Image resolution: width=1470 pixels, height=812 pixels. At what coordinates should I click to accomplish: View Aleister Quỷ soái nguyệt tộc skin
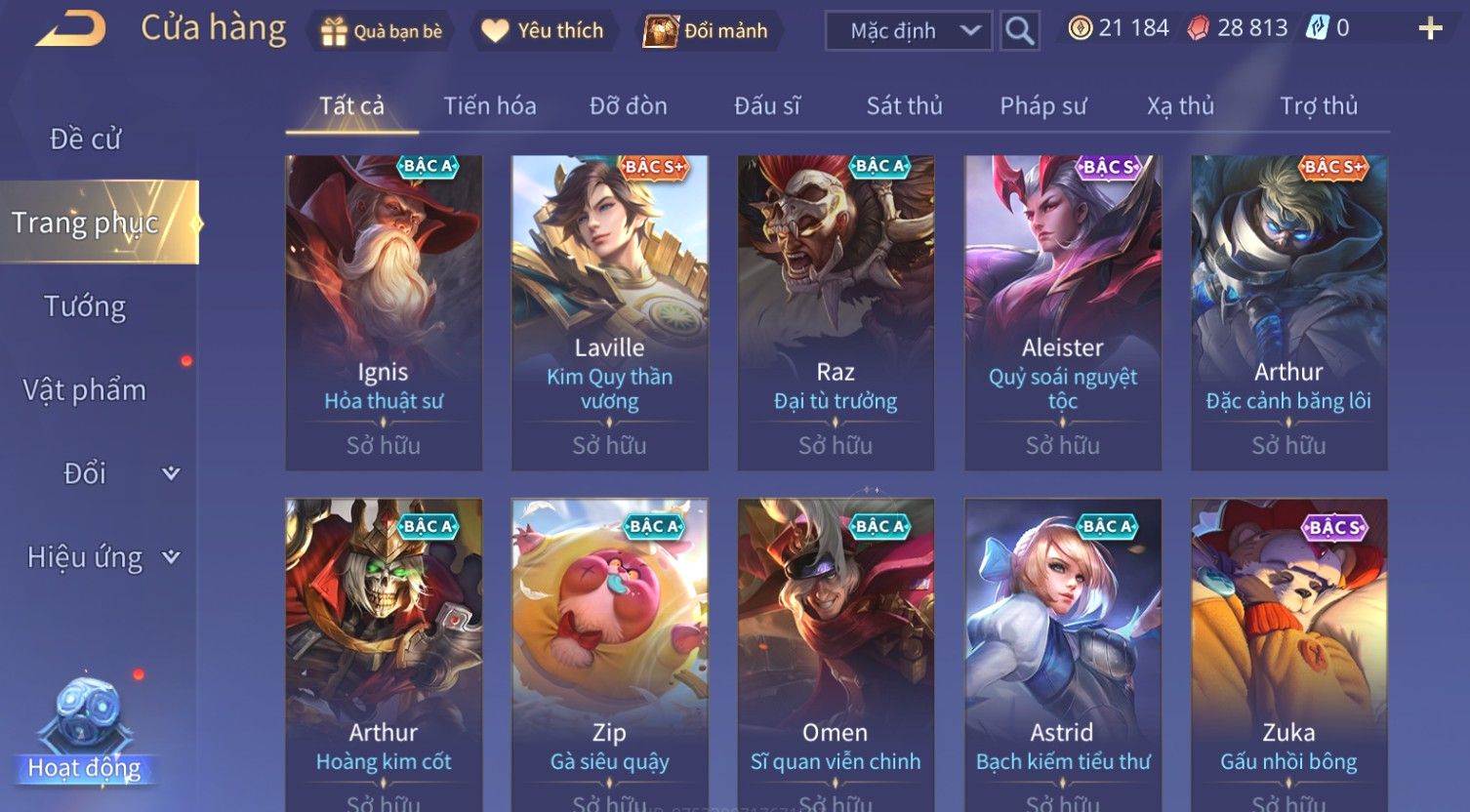click(x=1062, y=312)
